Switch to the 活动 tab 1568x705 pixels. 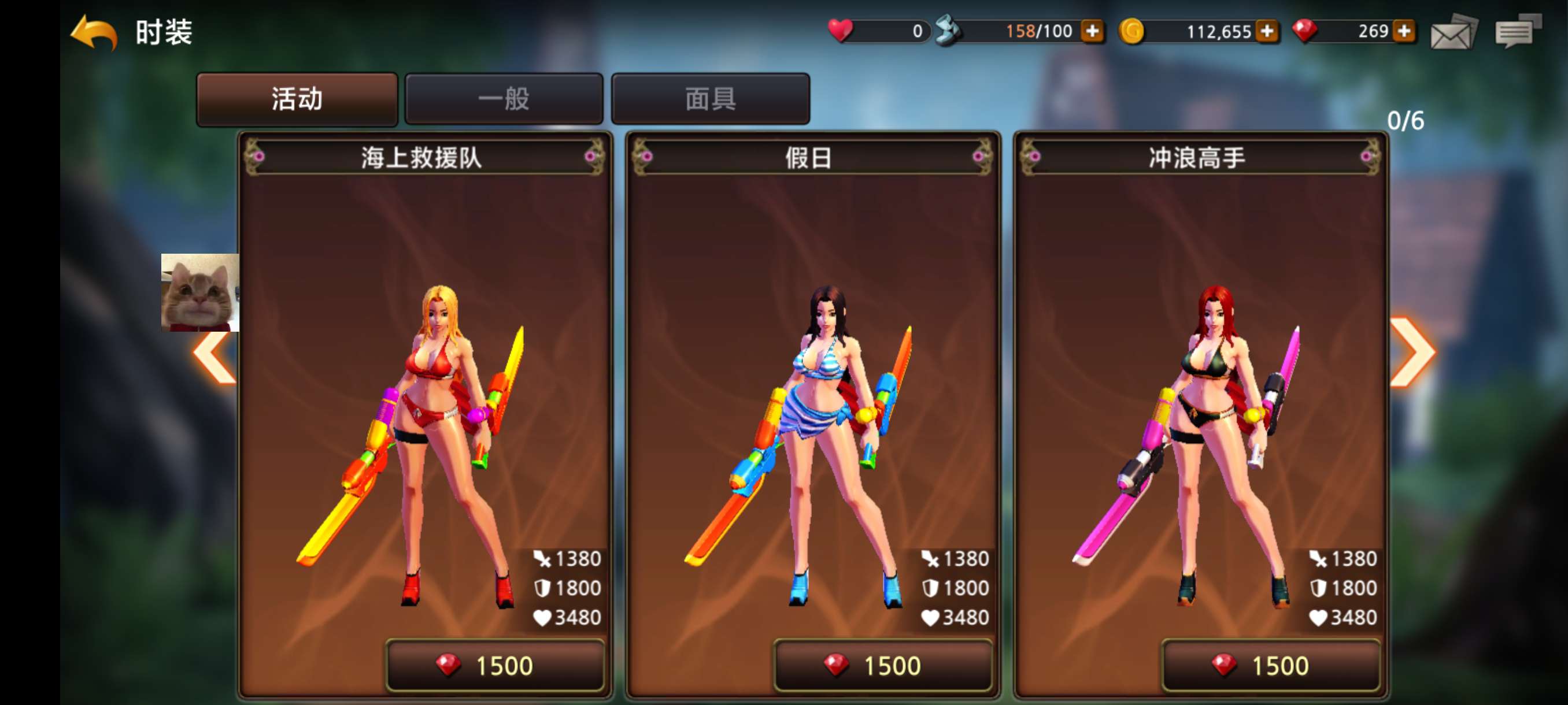click(x=297, y=99)
